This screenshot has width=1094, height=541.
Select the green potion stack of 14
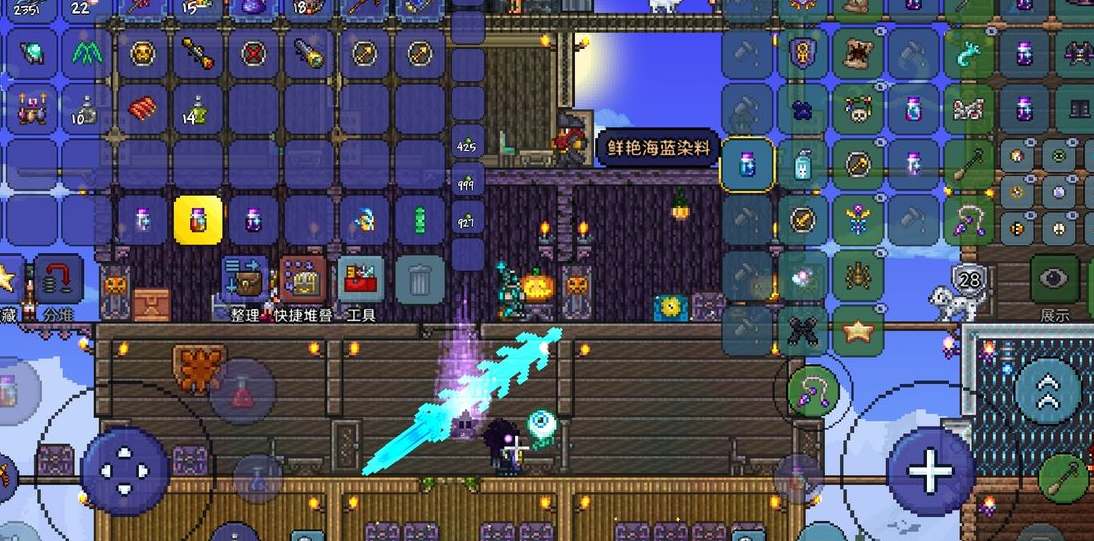[x=198, y=108]
